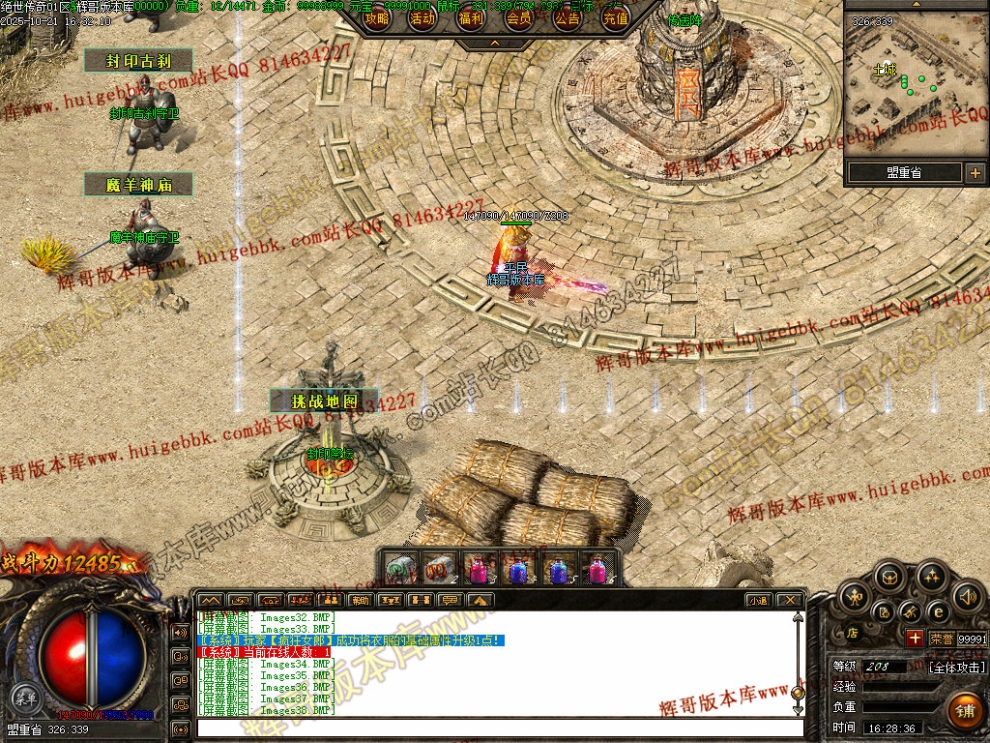The image size is (990, 743).
Task: Open the 公告 announcements menu
Action: (x=567, y=18)
